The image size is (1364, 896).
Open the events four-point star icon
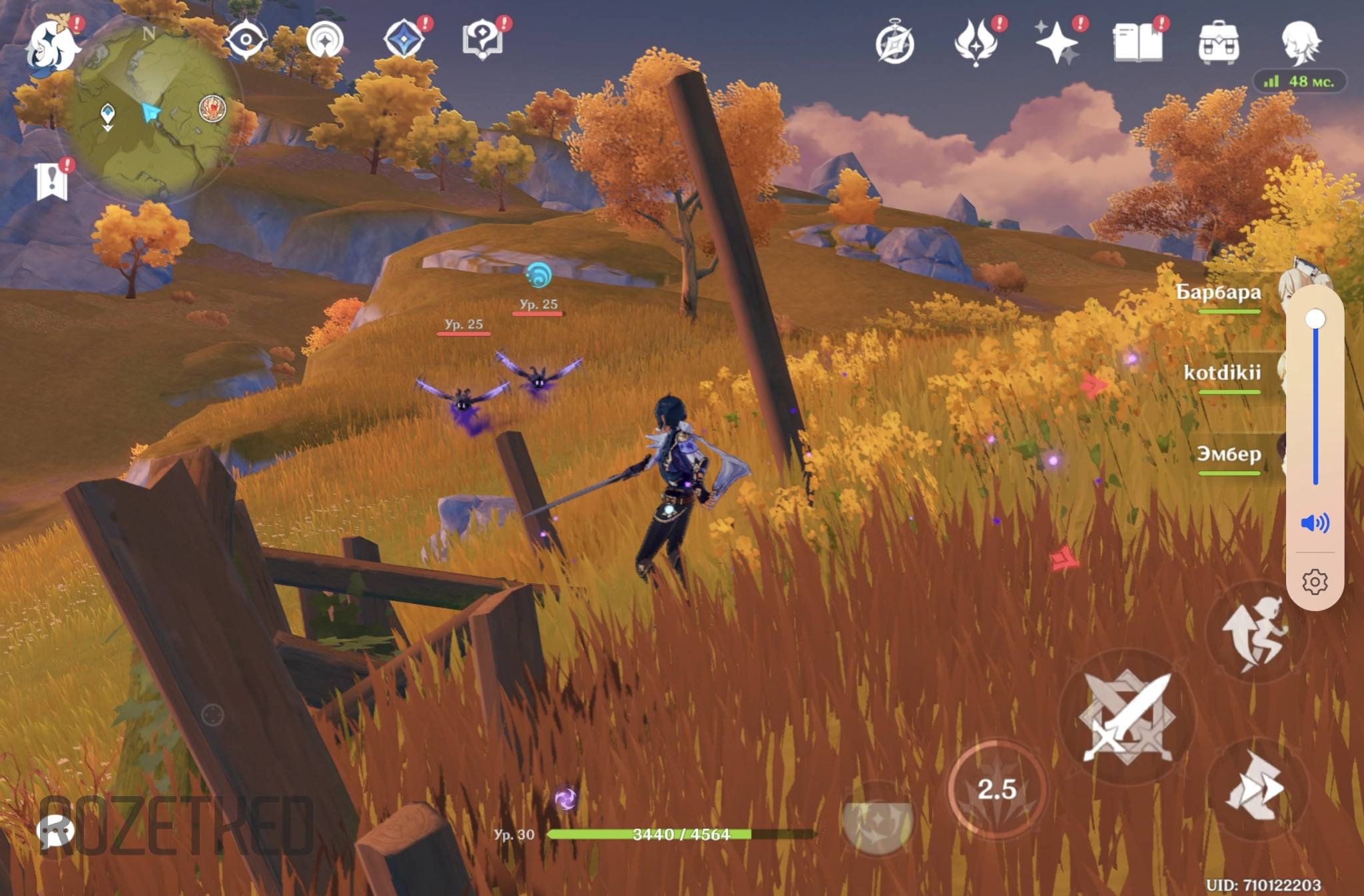pyautogui.click(x=404, y=39)
